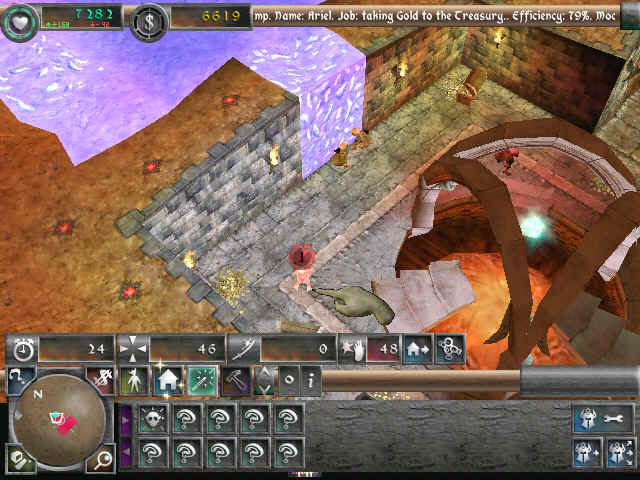This screenshot has width=640, height=480.
Task: Open the workshop hammer tab
Action: (x=236, y=380)
